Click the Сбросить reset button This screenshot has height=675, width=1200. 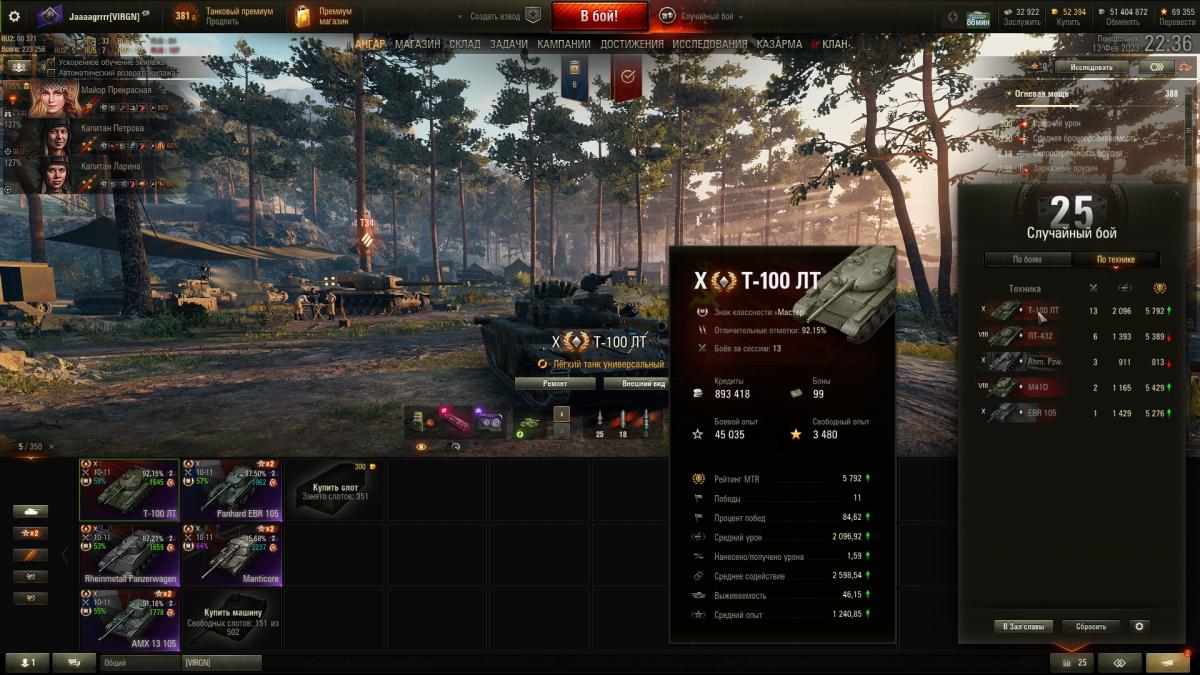coord(1090,626)
